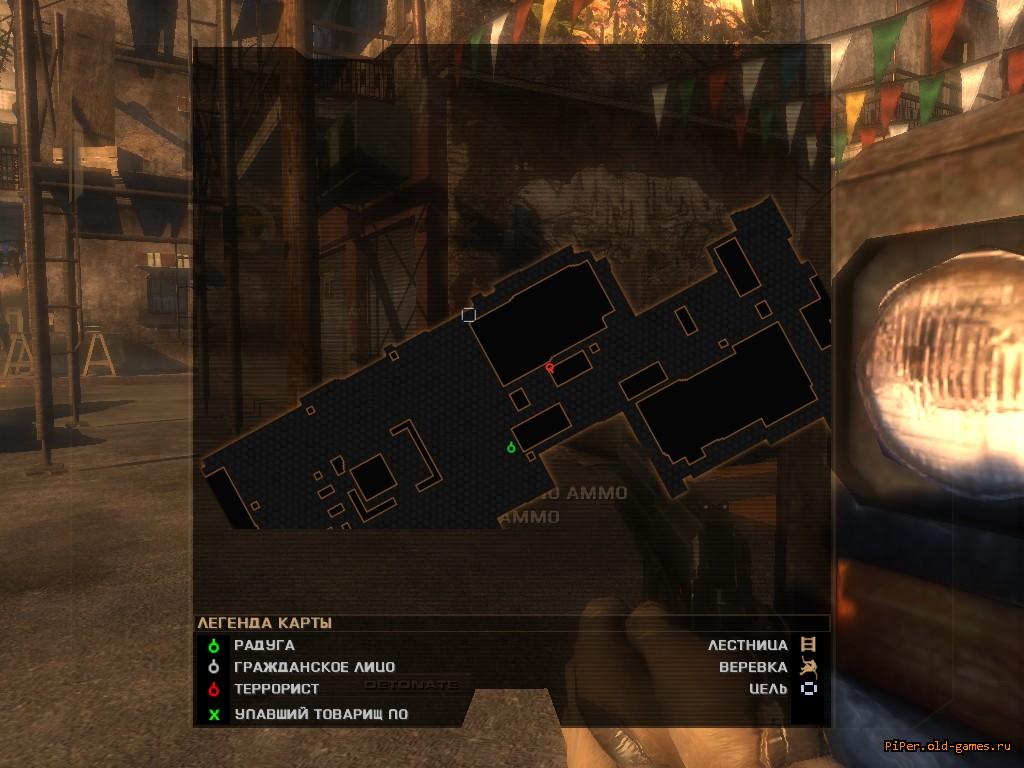Choose the ГРАЖДАНСКОЕ ЛИЦО legend entry
Viewport: 1024px width, 768px height.
(x=314, y=667)
